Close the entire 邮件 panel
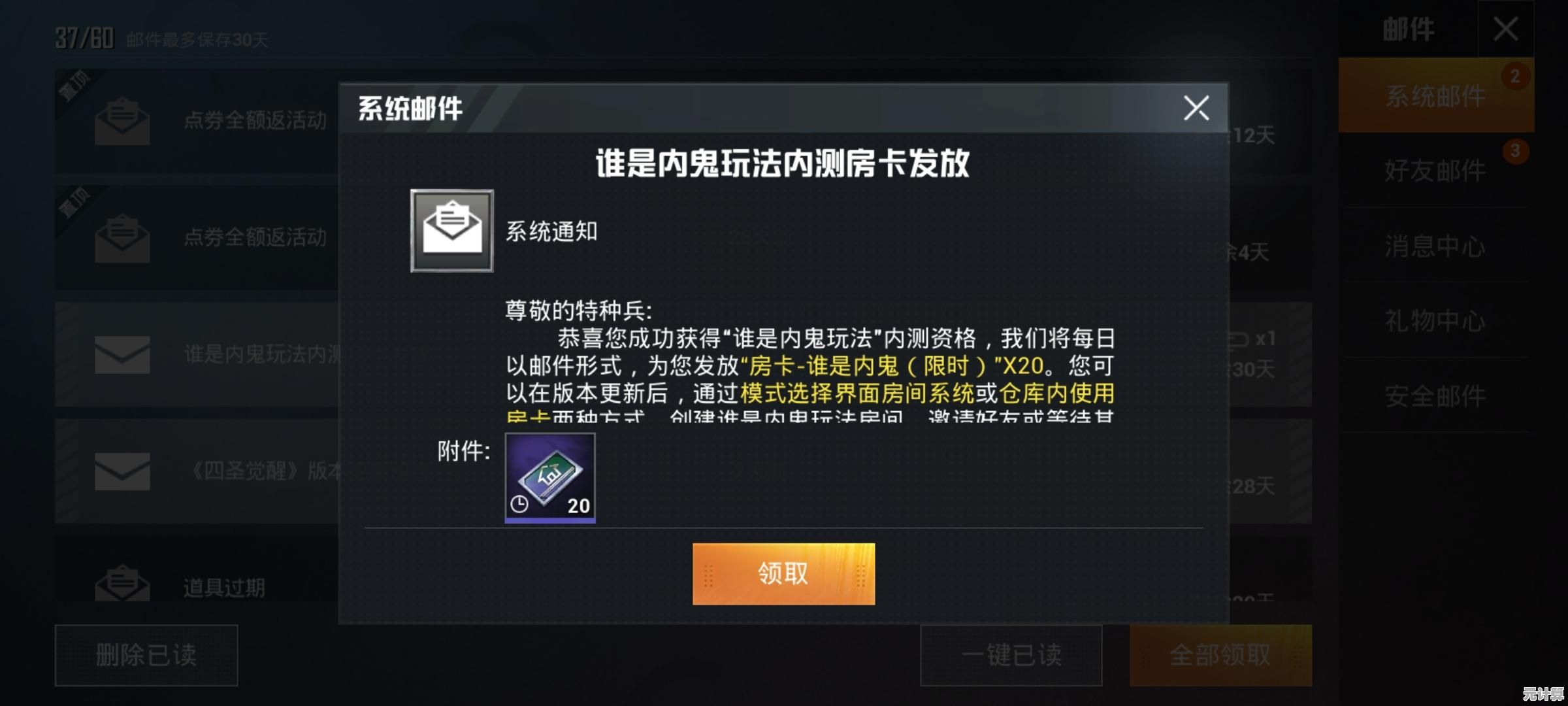Viewport: 1568px width, 706px height. coord(1506,29)
